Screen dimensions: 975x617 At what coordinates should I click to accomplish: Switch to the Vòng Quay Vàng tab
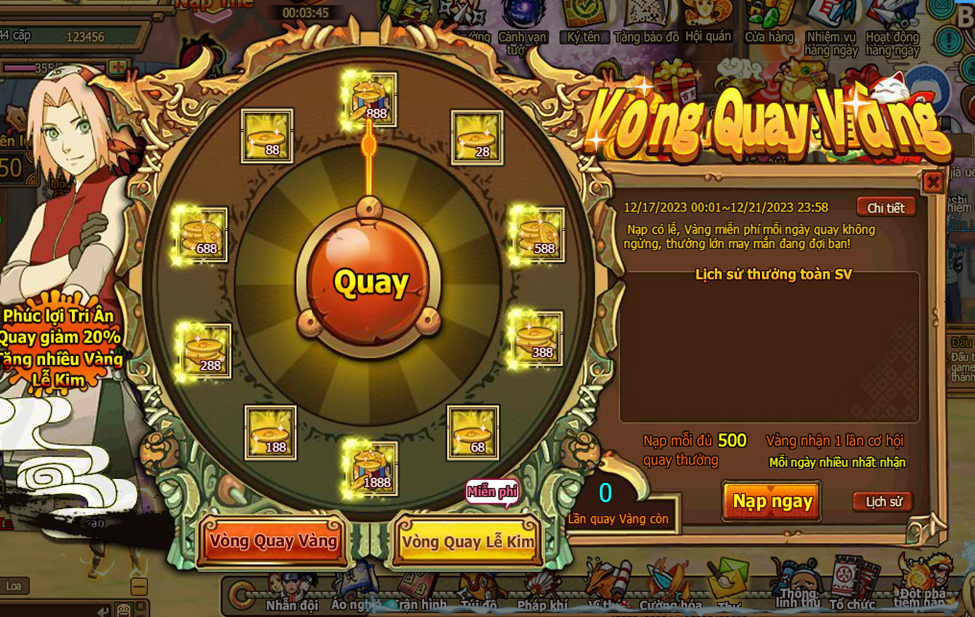[x=273, y=541]
